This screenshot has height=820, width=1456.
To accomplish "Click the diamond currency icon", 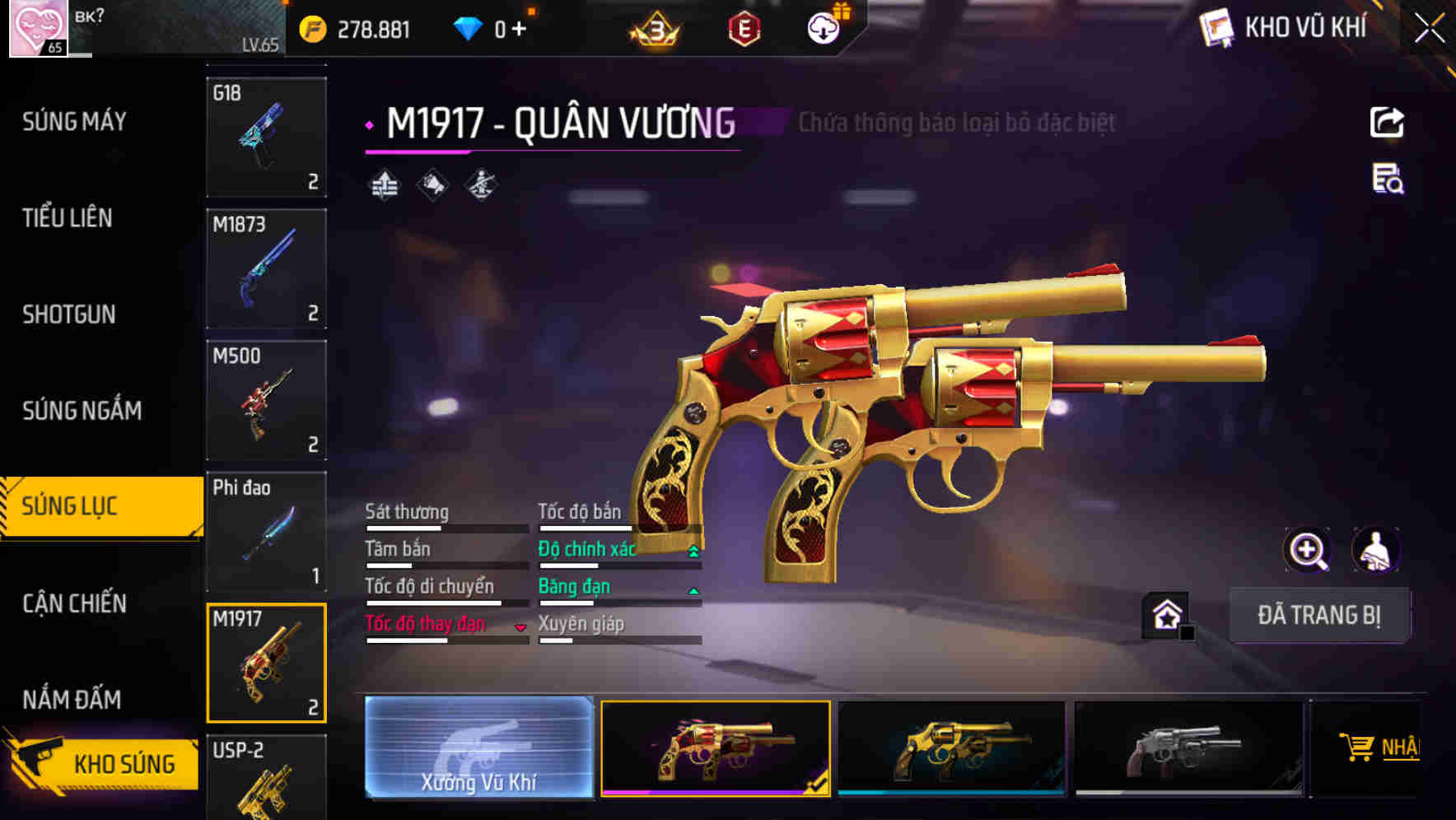I will pos(467,26).
